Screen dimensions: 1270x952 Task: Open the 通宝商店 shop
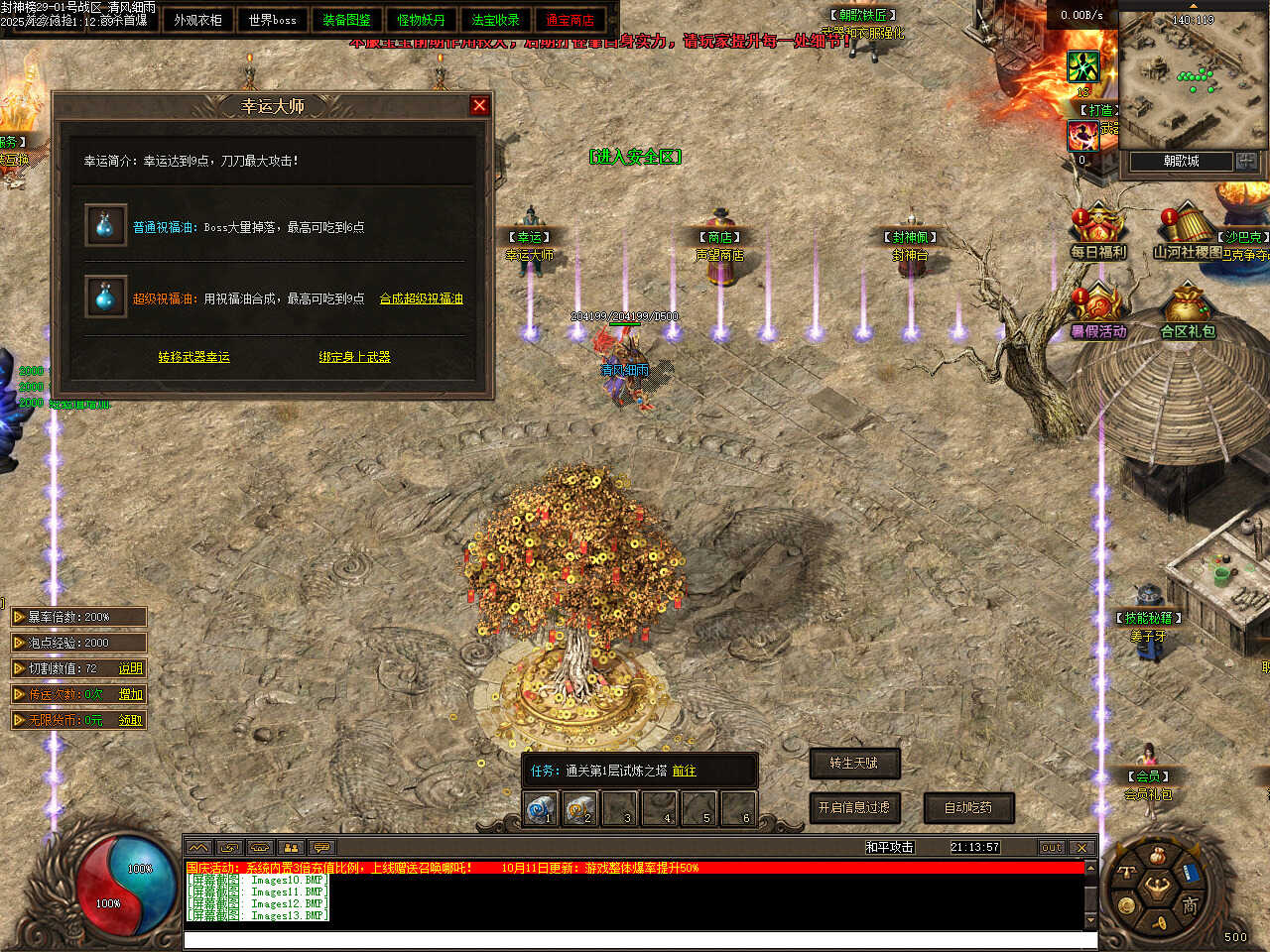570,20
